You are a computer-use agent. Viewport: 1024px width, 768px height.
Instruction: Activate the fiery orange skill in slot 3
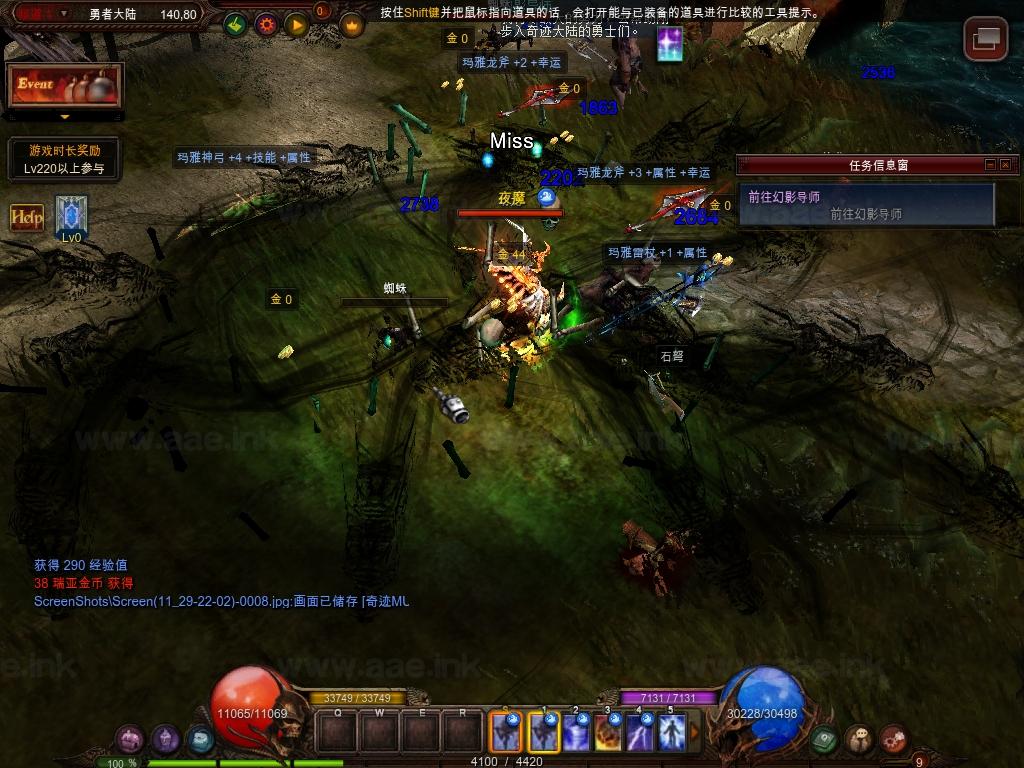(608, 733)
